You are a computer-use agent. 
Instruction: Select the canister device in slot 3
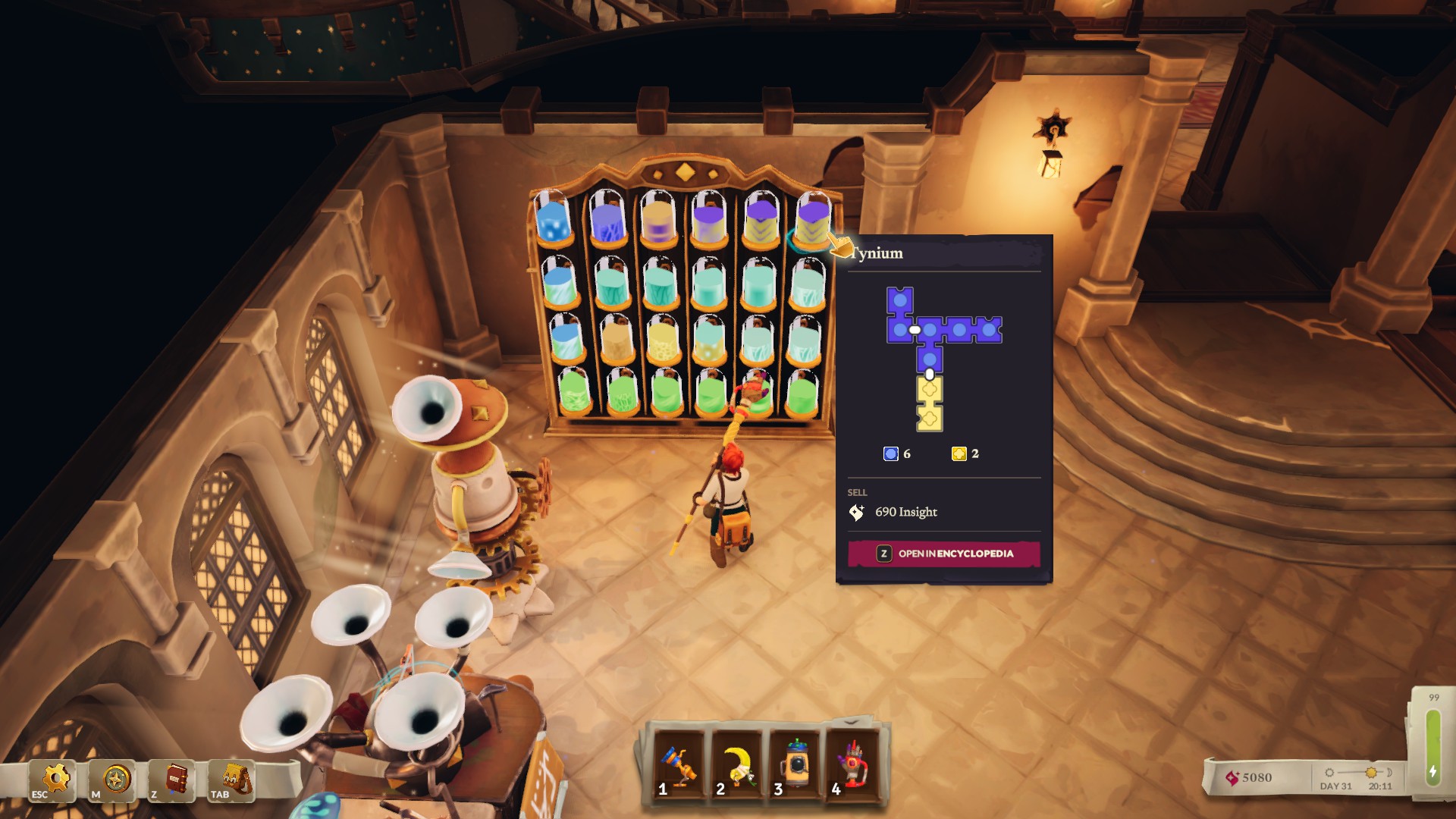click(794, 764)
